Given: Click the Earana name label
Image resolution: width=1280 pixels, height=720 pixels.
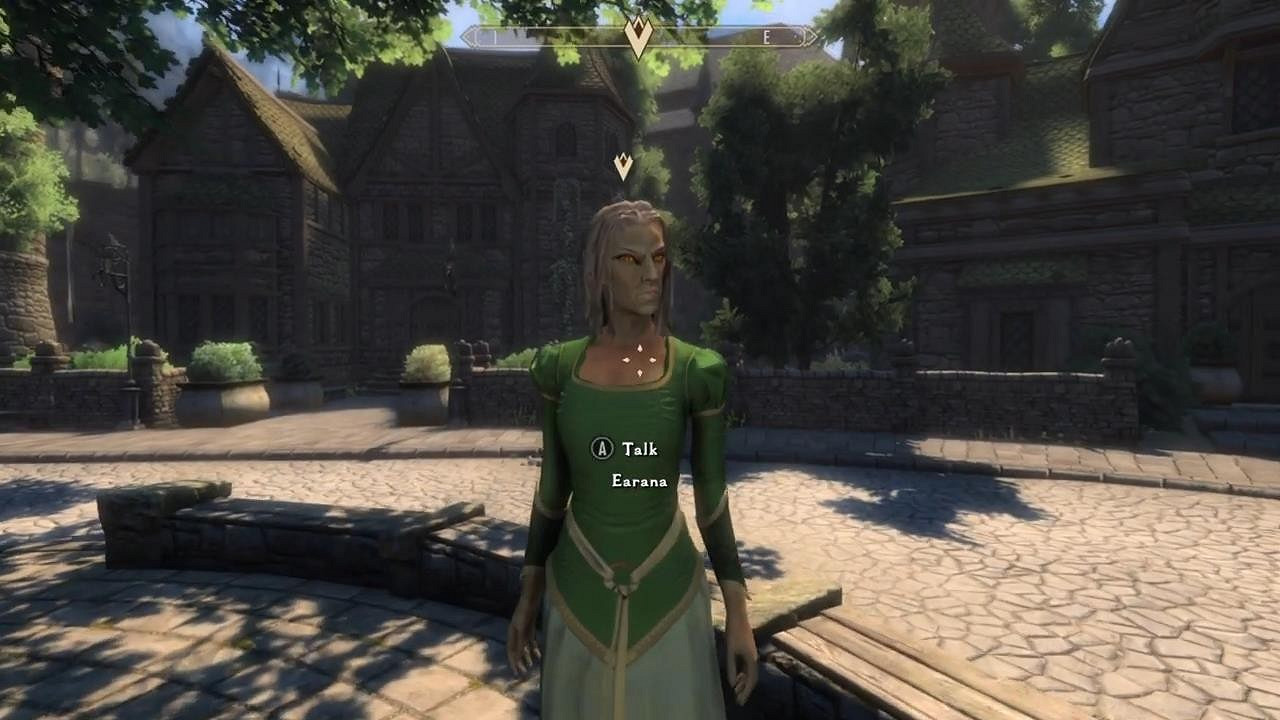Looking at the screenshot, I should 639,482.
